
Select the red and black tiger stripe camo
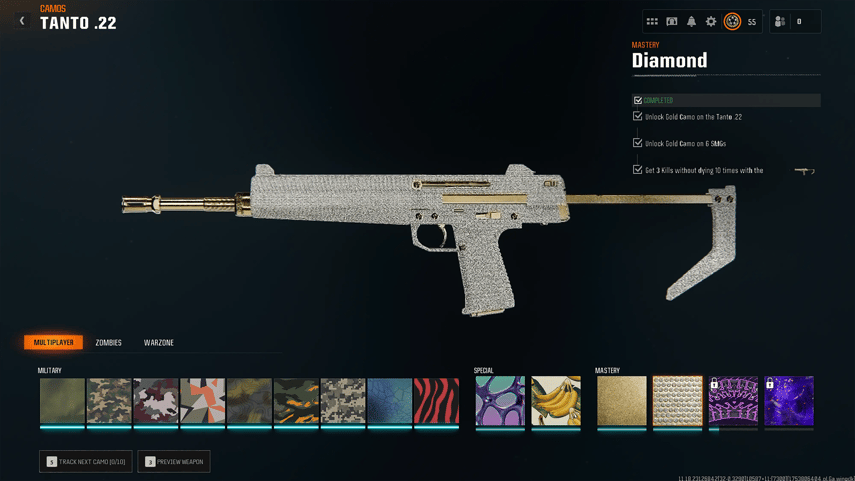click(436, 401)
